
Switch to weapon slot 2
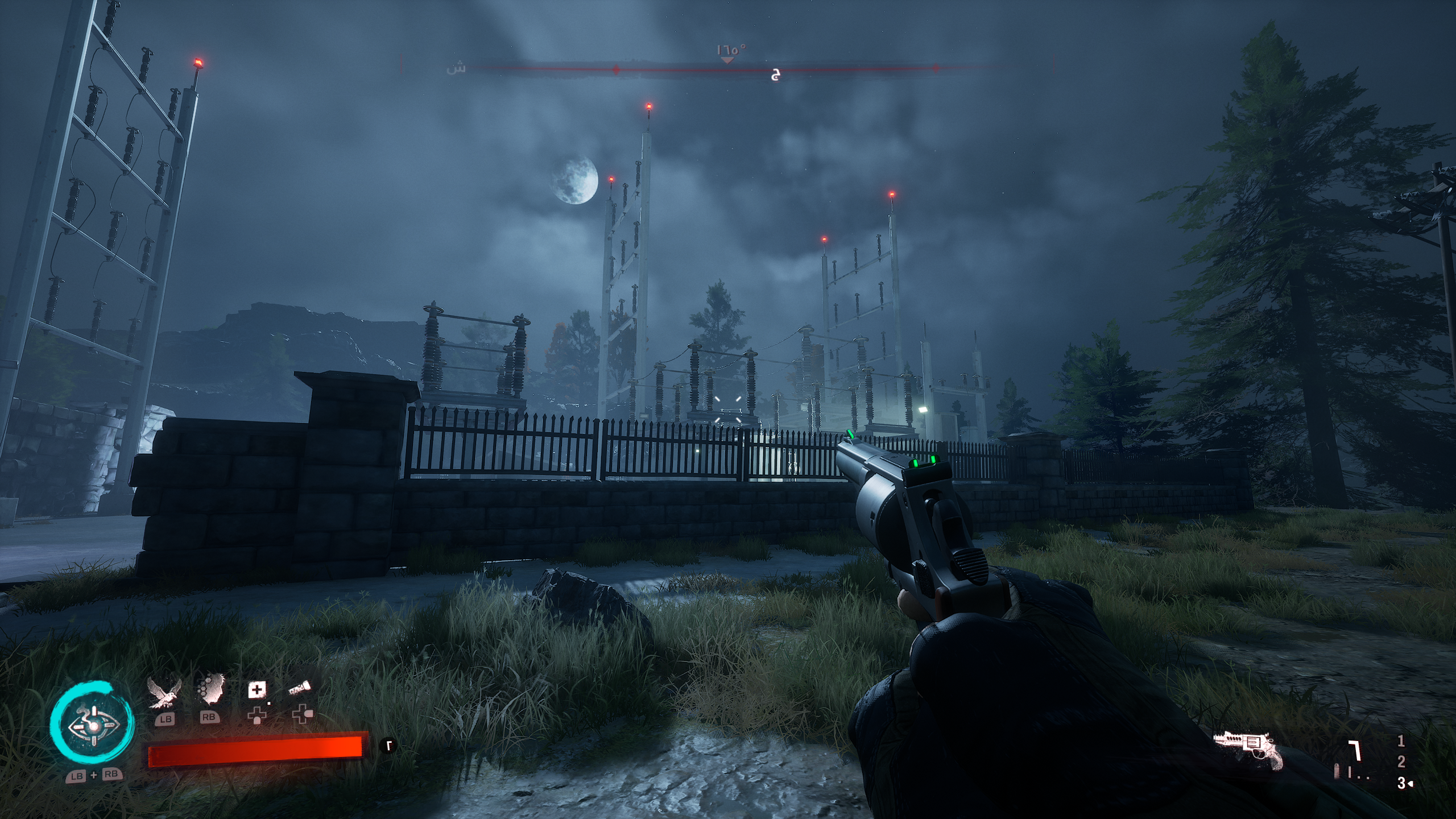1401,762
